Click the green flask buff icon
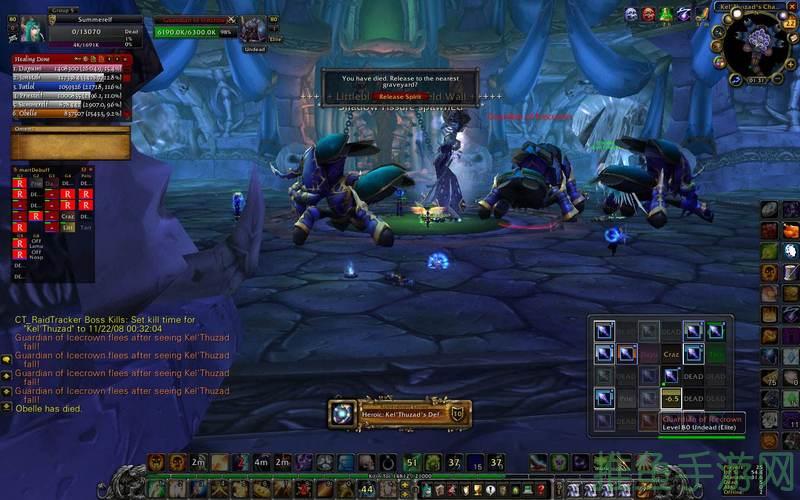Image resolution: width=800 pixels, height=500 pixels. 665,14
